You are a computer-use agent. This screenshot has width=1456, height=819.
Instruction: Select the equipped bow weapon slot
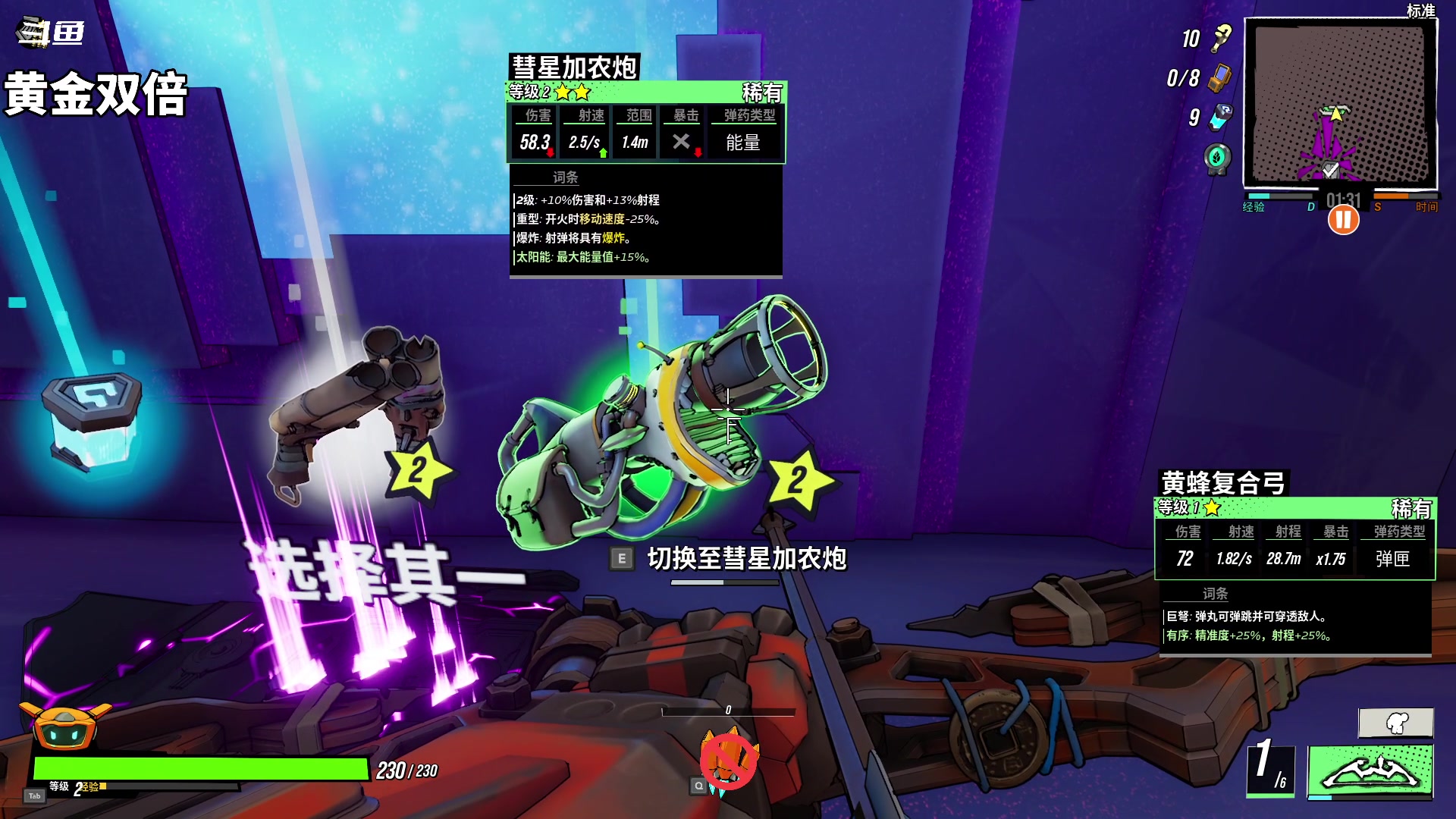click(1370, 771)
